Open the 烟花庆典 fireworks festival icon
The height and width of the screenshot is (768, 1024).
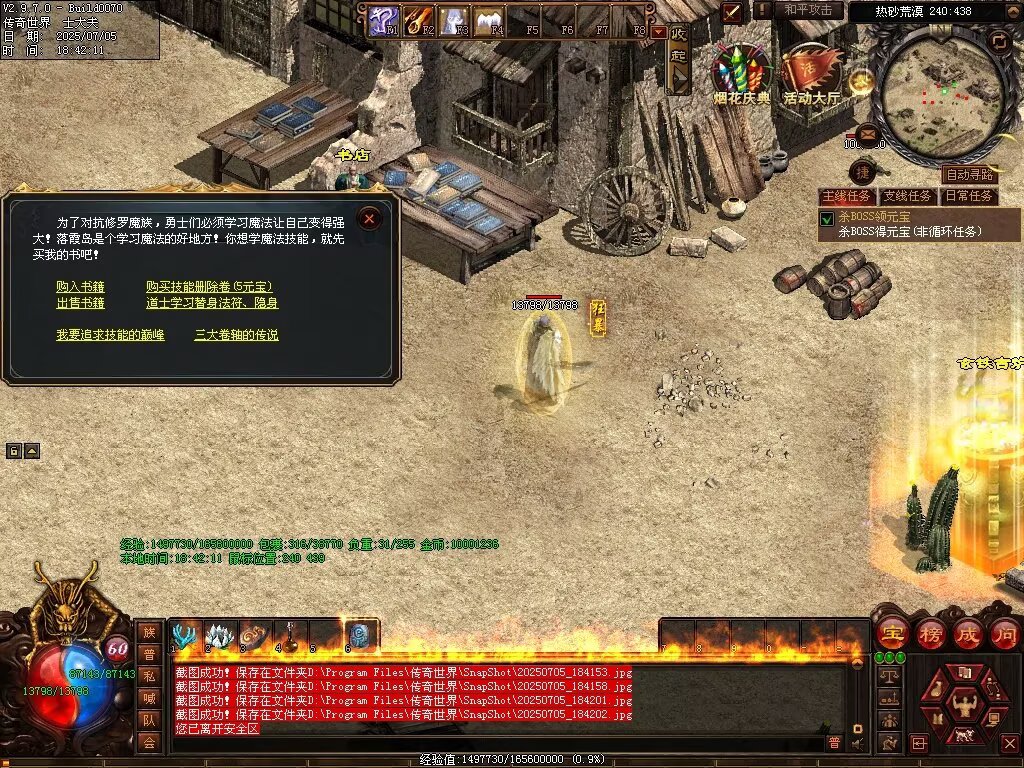(741, 72)
